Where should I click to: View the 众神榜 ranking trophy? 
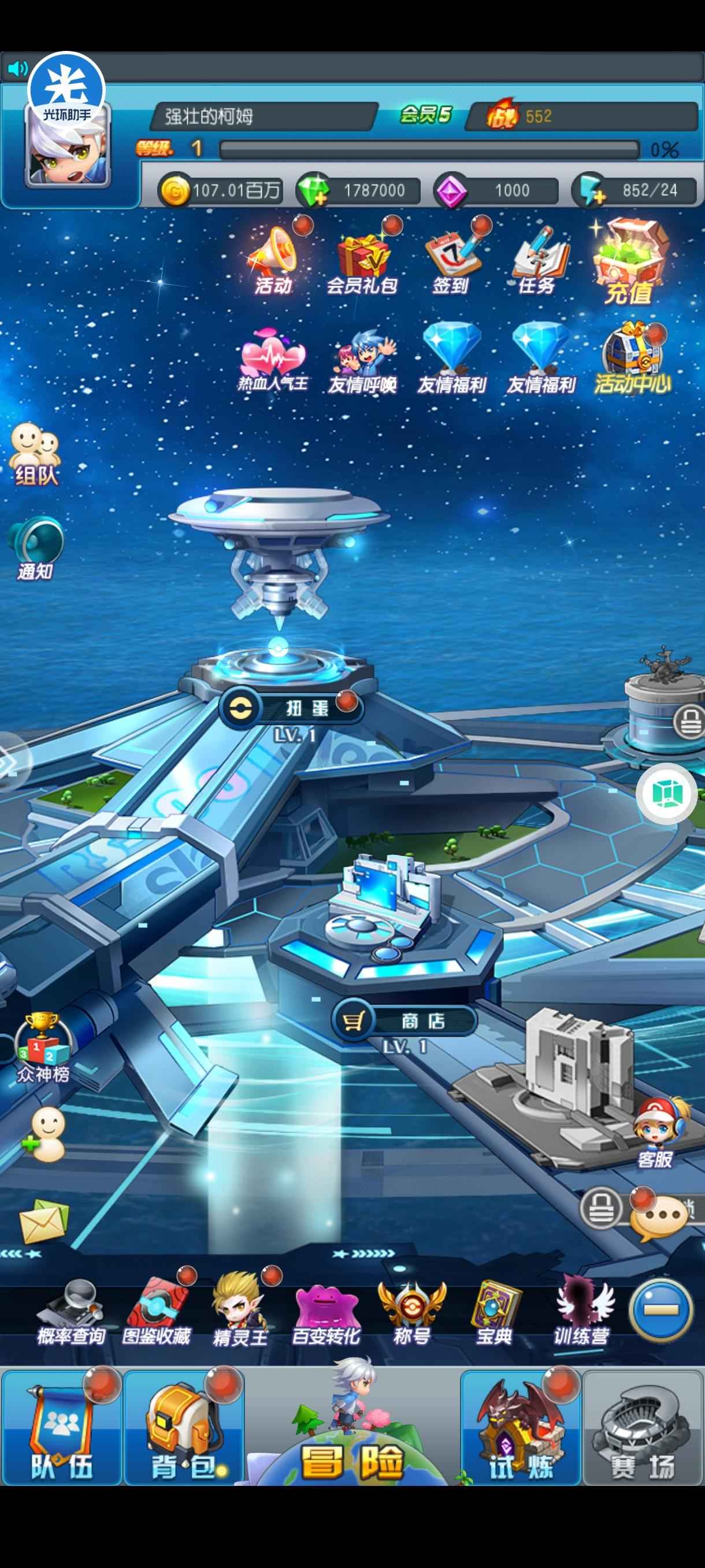[43, 1047]
